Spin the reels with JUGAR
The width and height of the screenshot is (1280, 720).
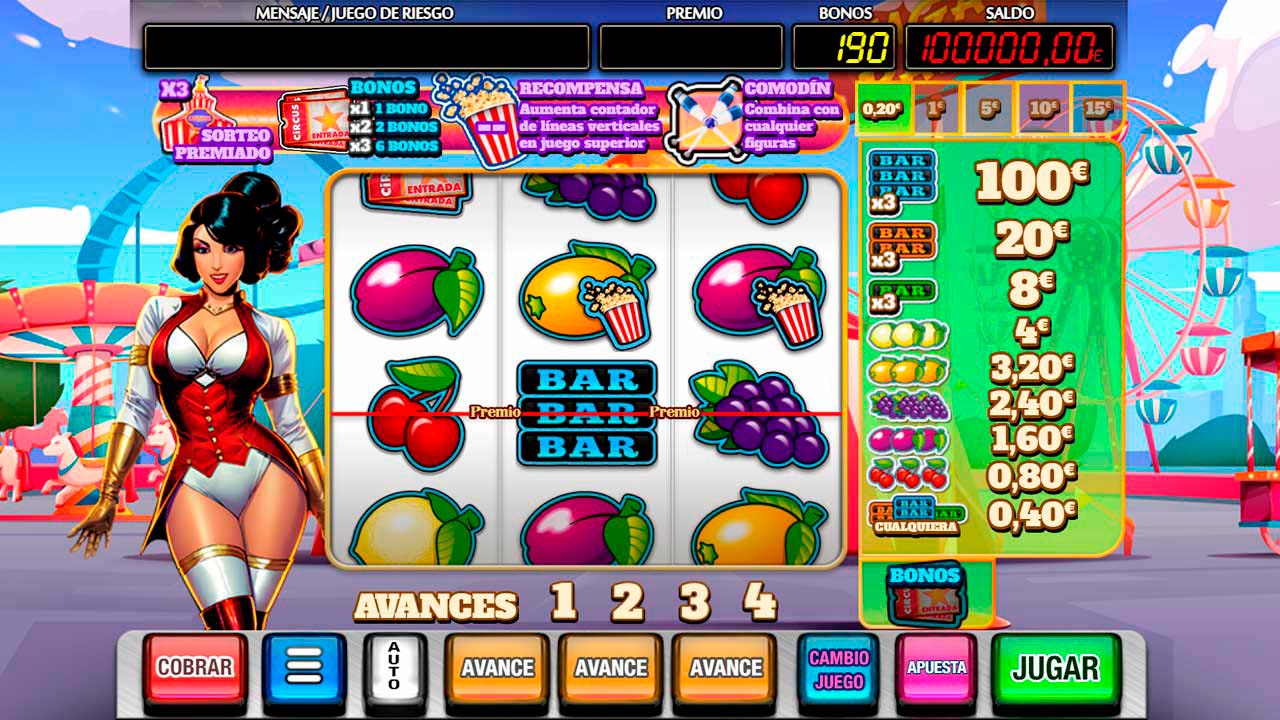[x=1055, y=667]
